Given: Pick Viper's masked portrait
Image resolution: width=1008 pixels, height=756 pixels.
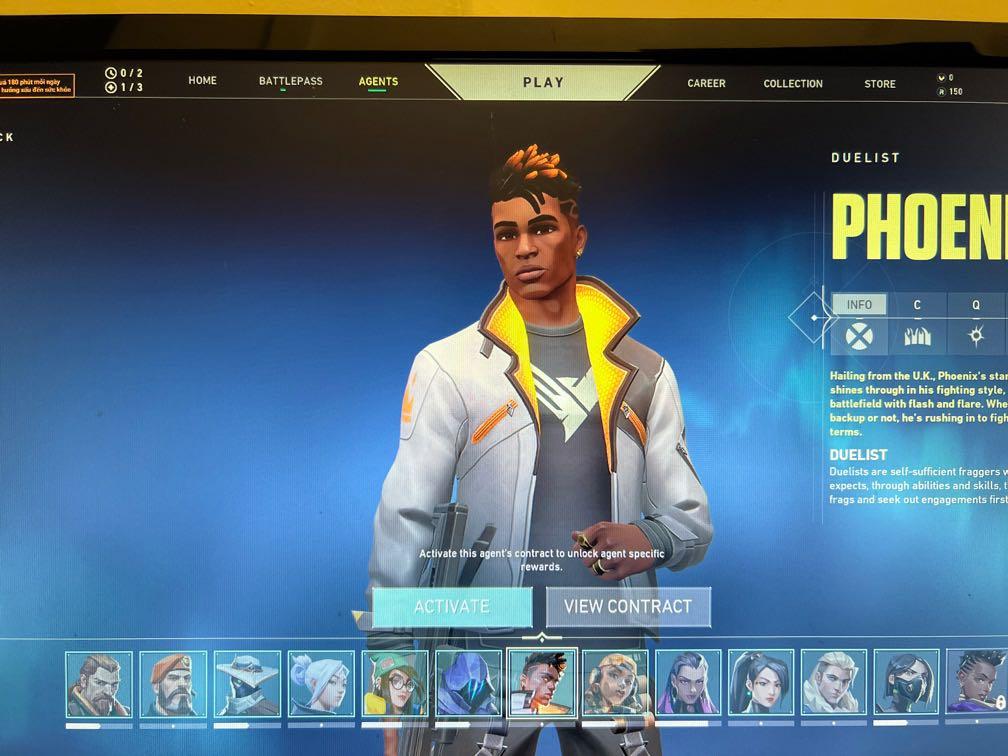Looking at the screenshot, I should click(907, 684).
